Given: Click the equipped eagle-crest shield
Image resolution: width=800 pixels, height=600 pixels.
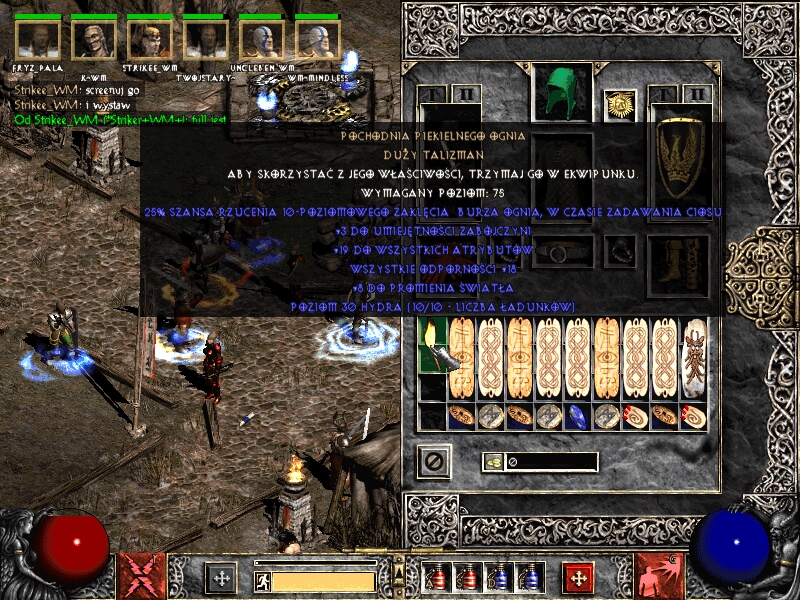Looking at the screenshot, I should point(679,158).
